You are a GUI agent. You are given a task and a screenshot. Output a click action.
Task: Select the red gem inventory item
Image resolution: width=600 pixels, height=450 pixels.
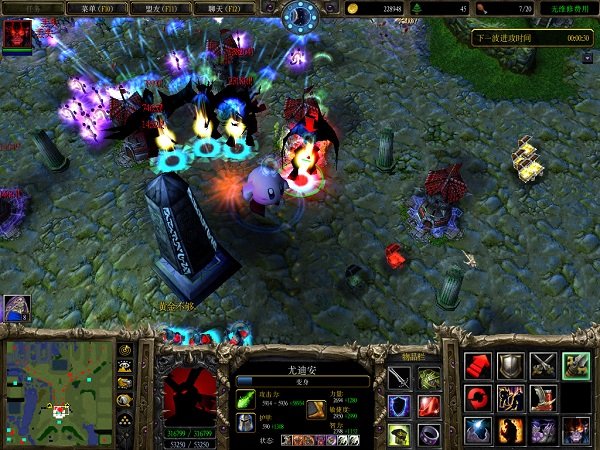click(429, 406)
